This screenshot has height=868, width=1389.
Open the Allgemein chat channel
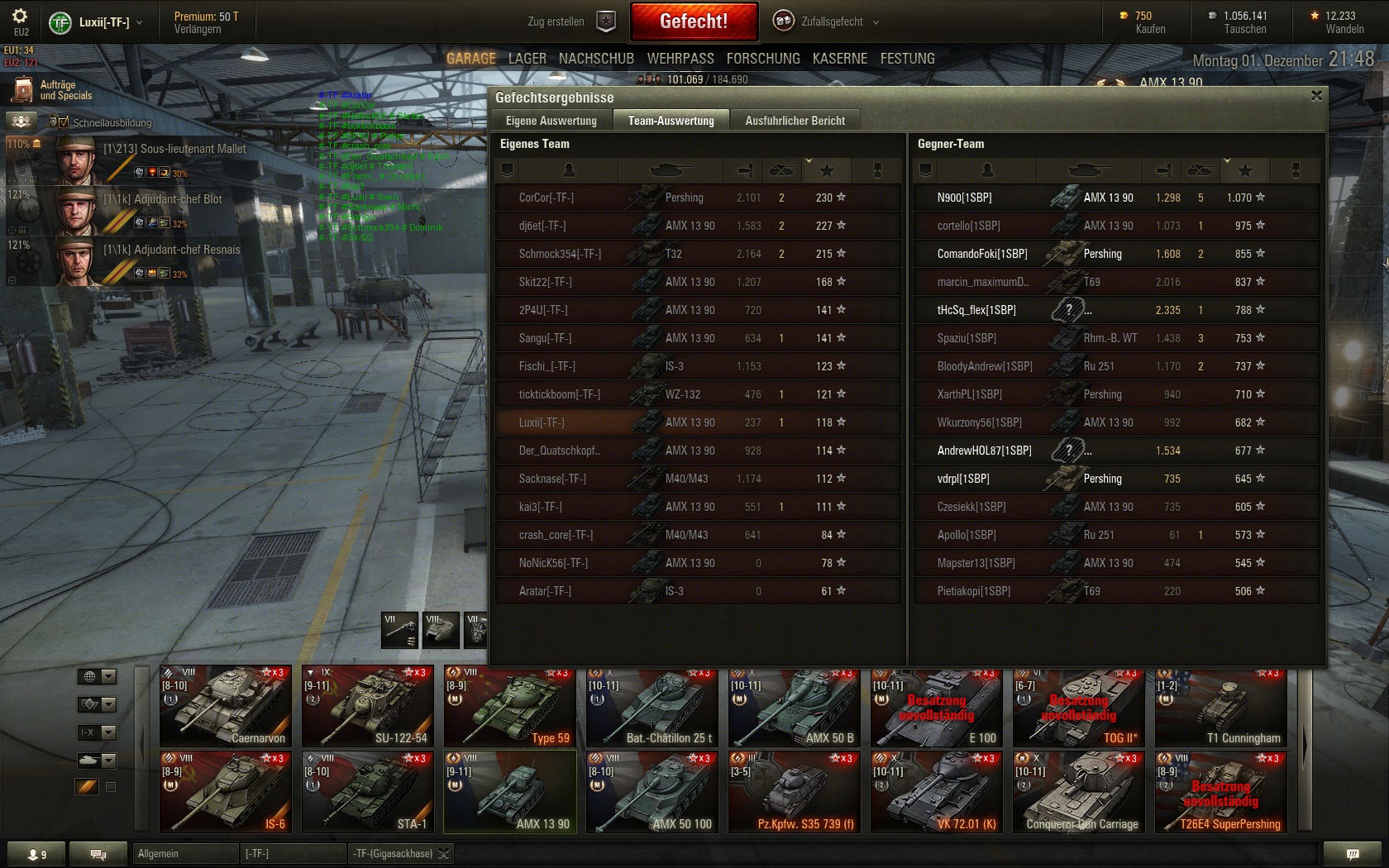(184, 853)
